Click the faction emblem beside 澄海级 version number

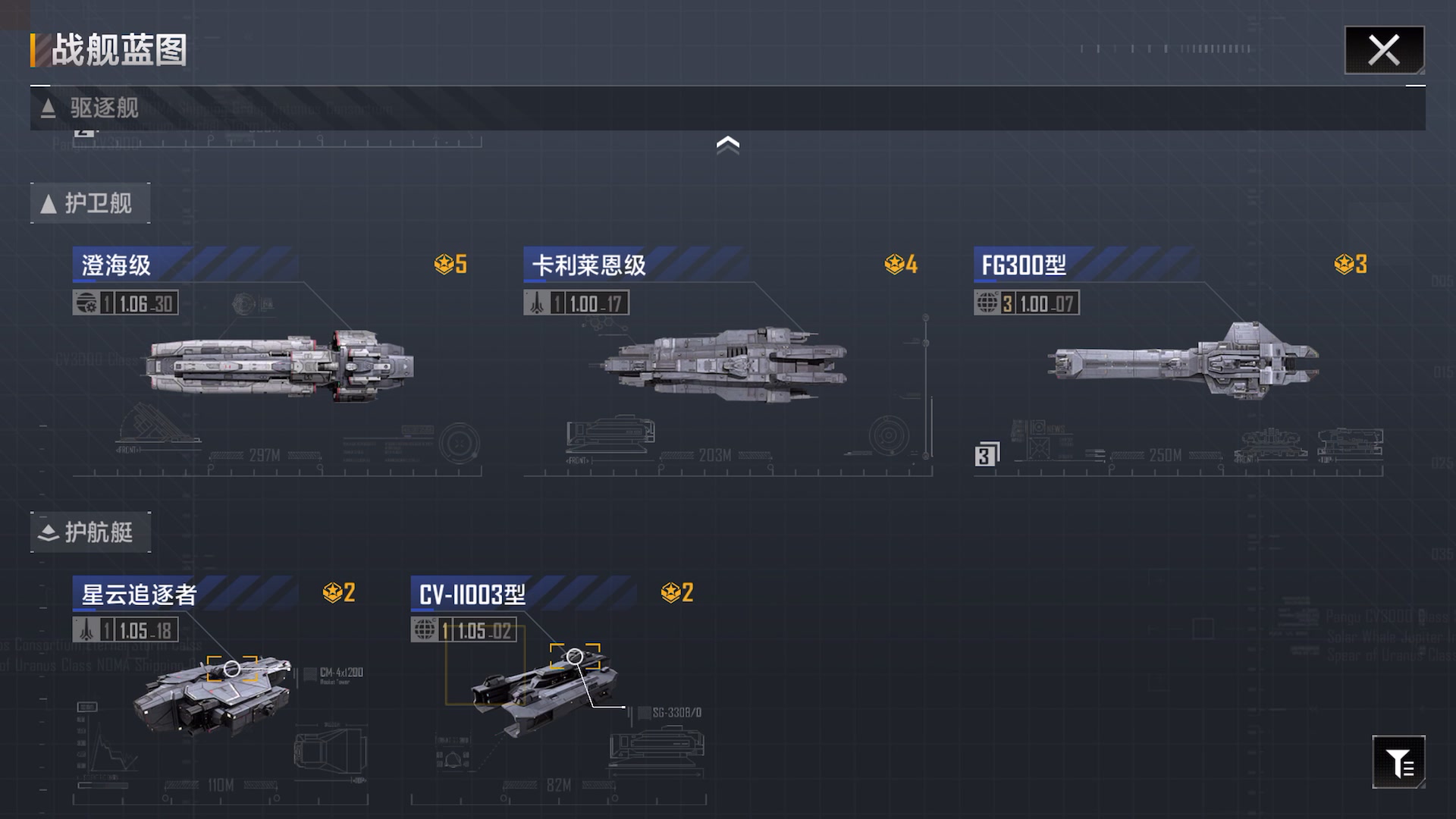click(x=86, y=303)
